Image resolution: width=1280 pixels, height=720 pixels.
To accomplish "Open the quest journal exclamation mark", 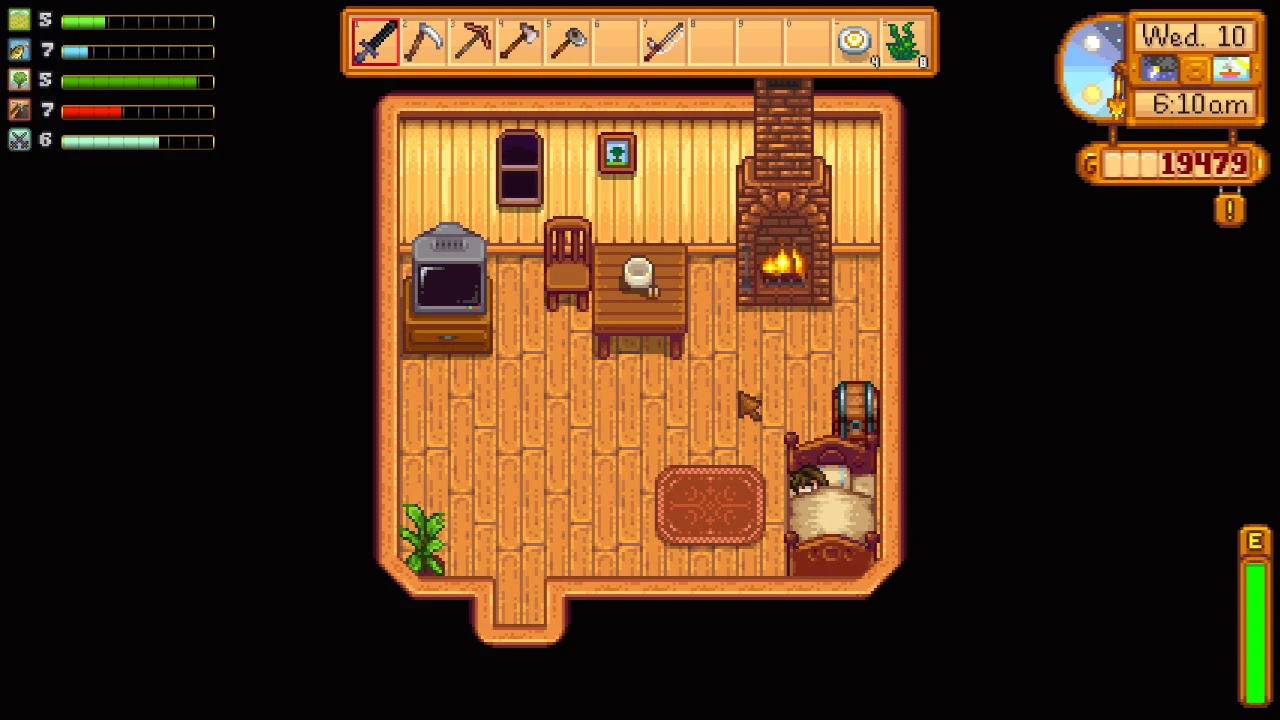I will coord(1229,209).
